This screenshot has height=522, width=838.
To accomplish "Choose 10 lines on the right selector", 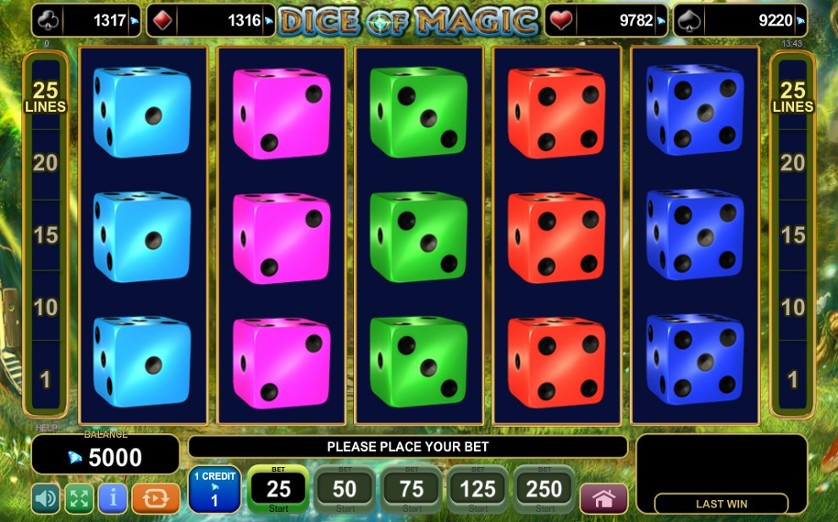I will (793, 307).
